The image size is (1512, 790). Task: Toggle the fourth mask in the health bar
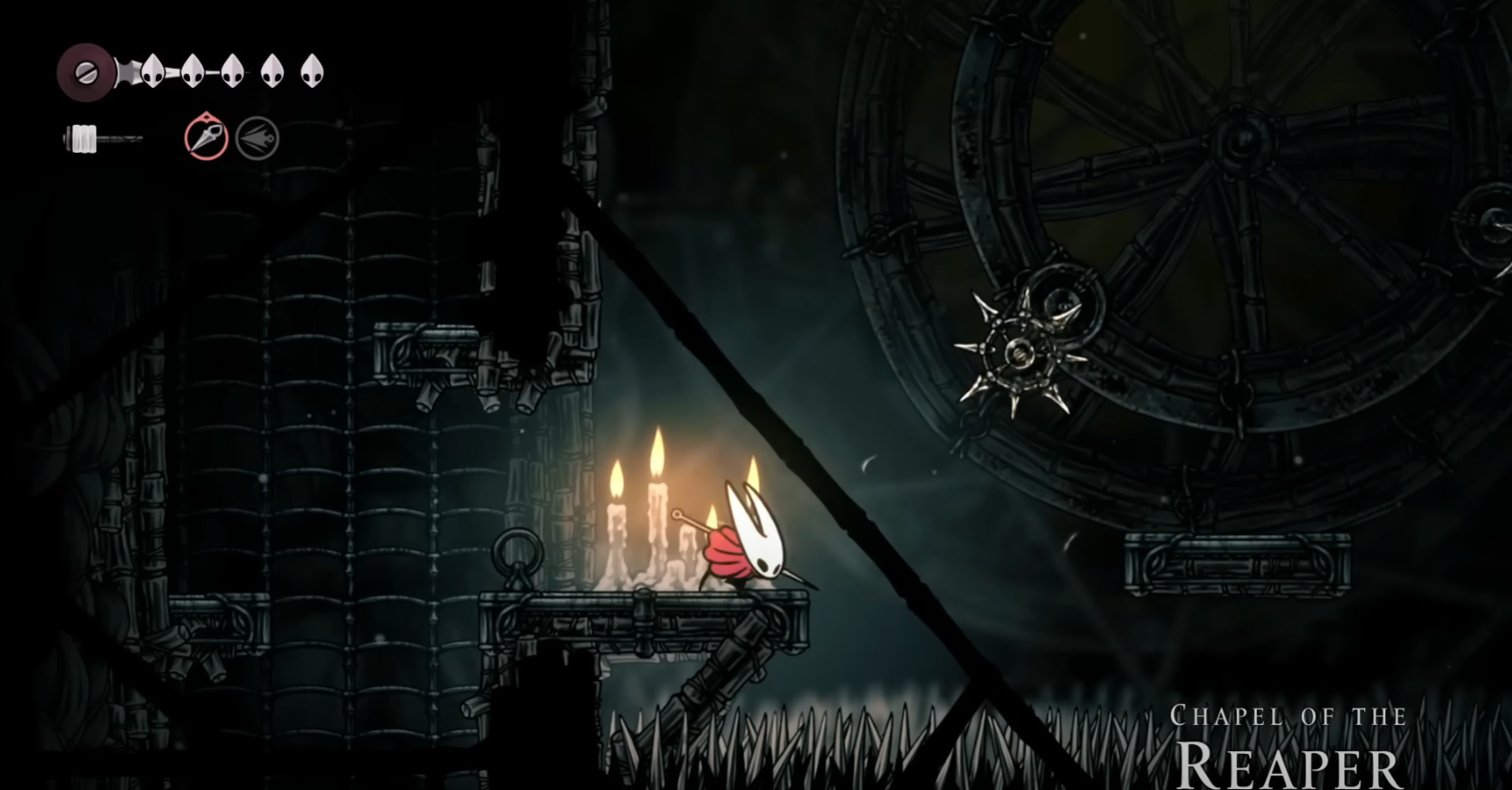[x=273, y=70]
